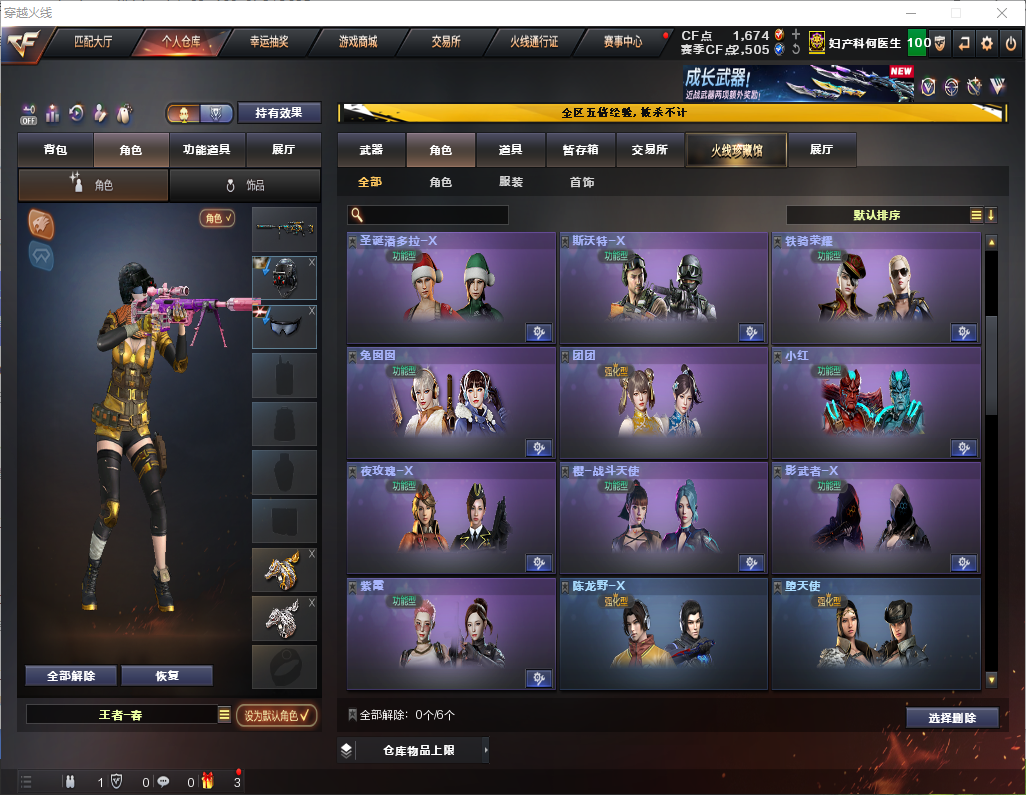Open the 赛事中心 event center

[x=622, y=42]
